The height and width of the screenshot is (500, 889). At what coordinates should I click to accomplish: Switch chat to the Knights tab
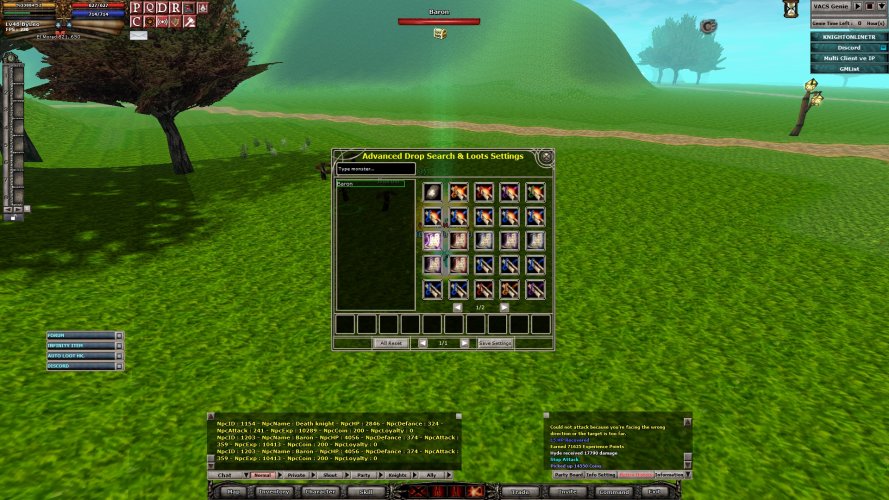[397, 475]
